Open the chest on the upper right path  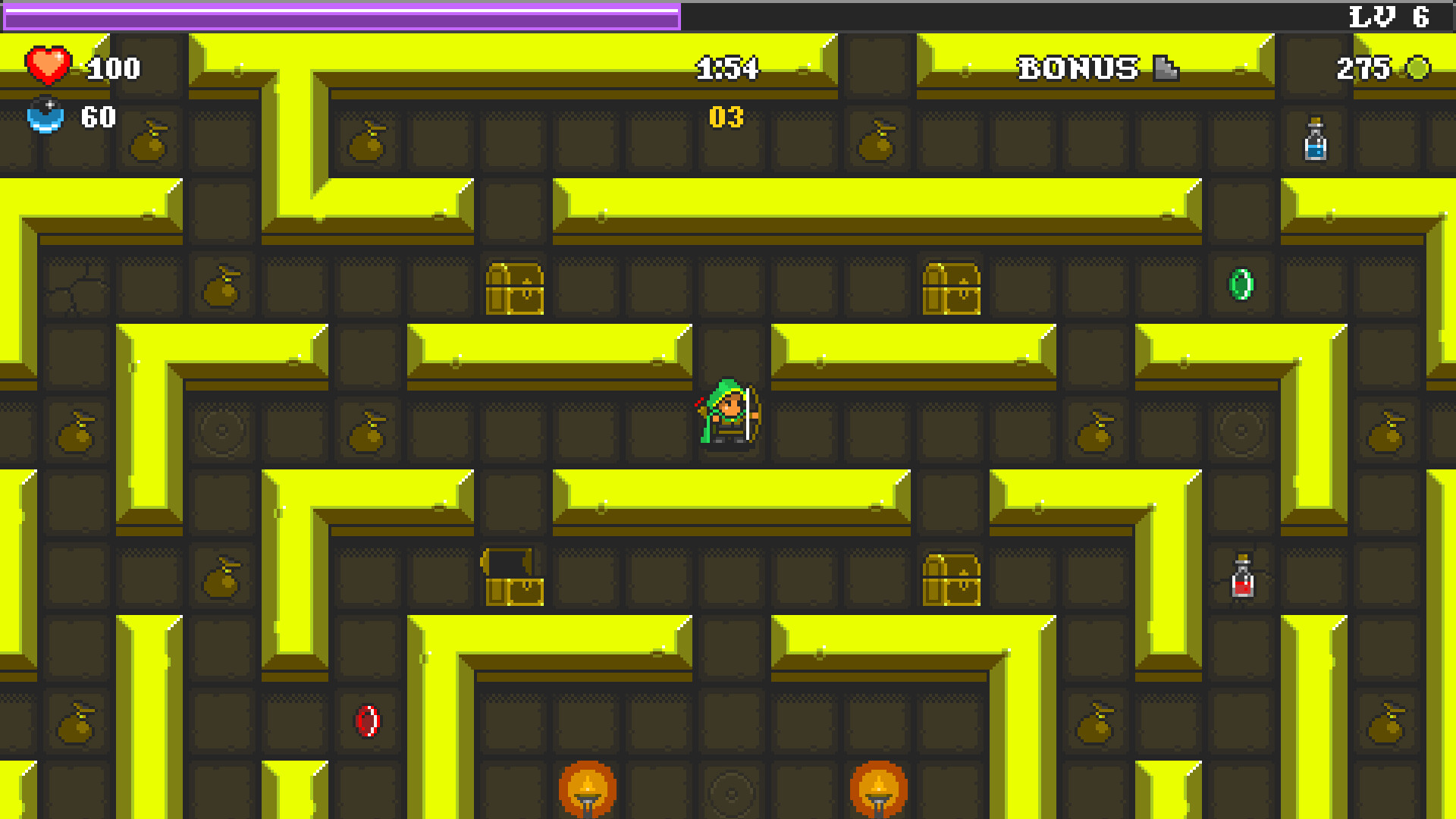[x=952, y=290]
